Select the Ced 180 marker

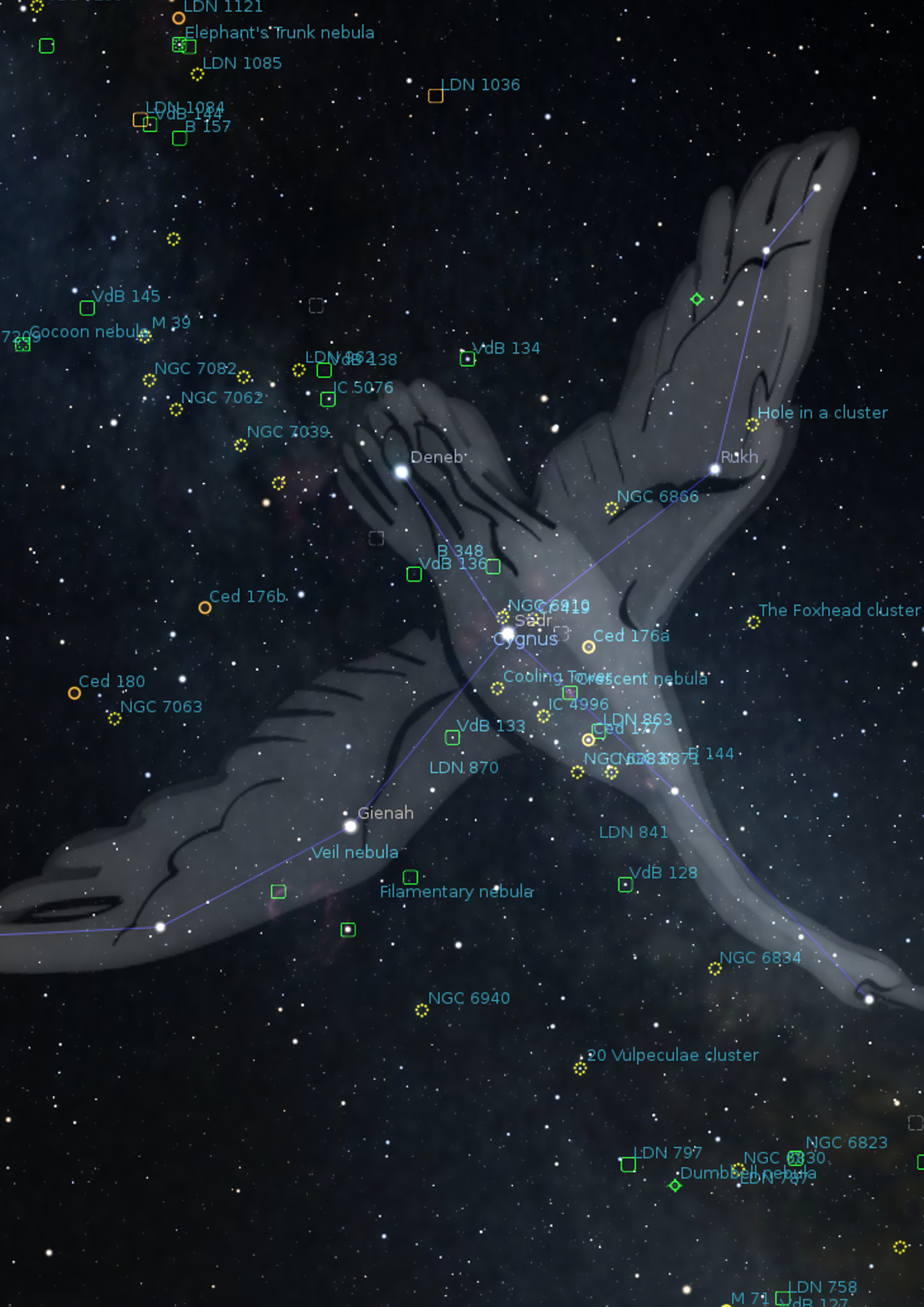tap(74, 693)
